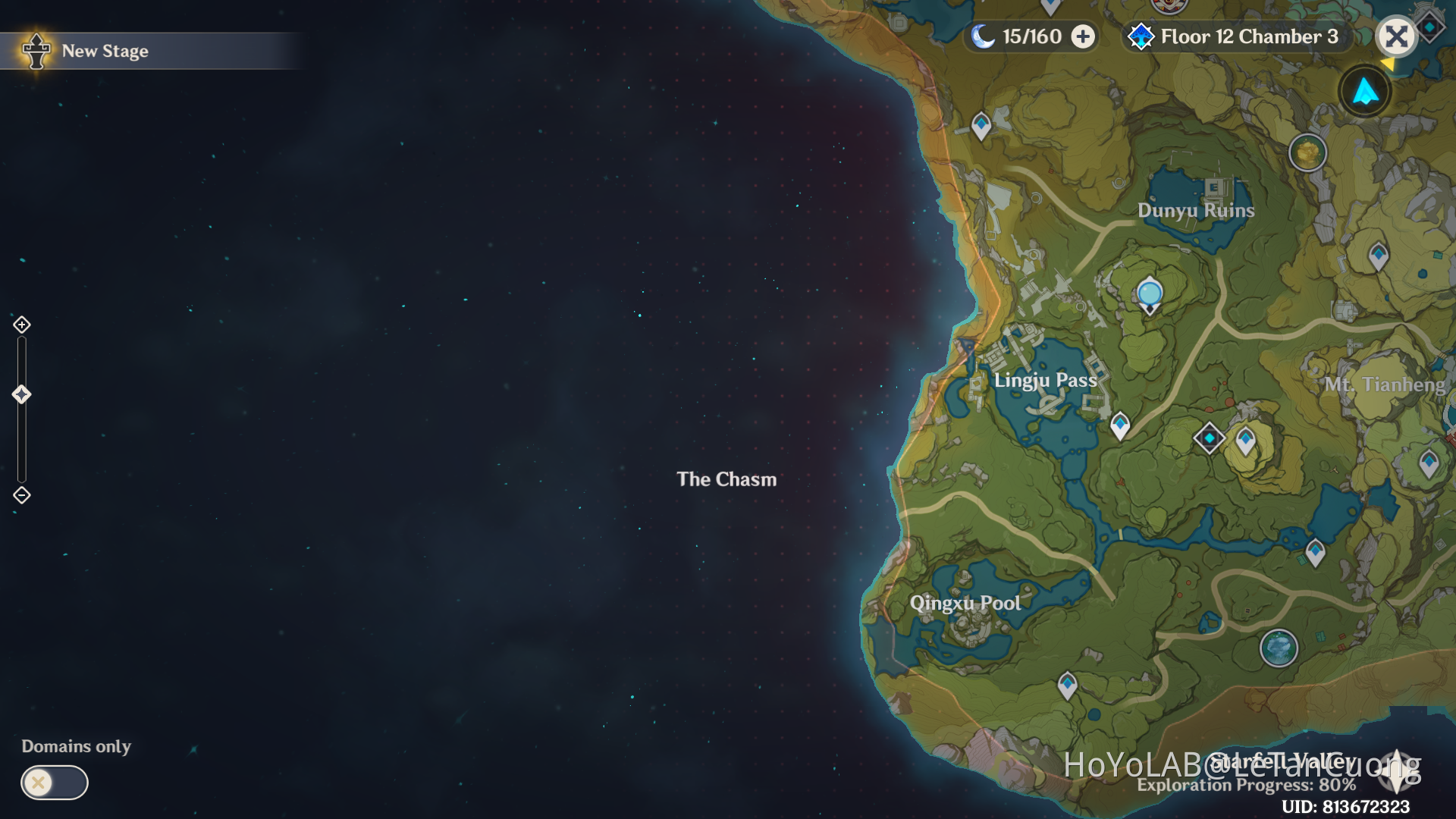Click The Chasm region label
Image resolution: width=1456 pixels, height=819 pixels.
[x=726, y=479]
